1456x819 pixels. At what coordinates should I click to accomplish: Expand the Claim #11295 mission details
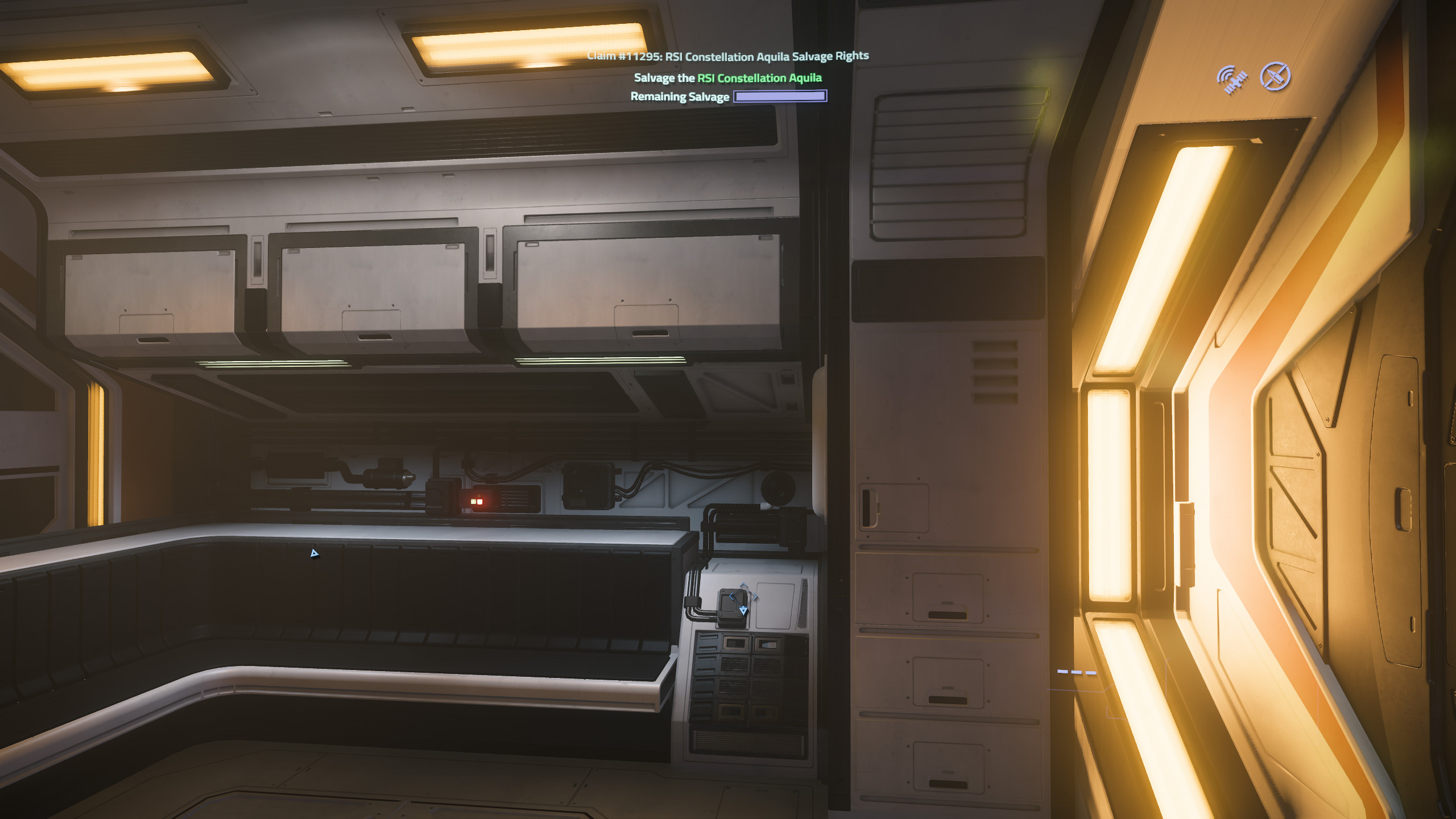[727, 55]
